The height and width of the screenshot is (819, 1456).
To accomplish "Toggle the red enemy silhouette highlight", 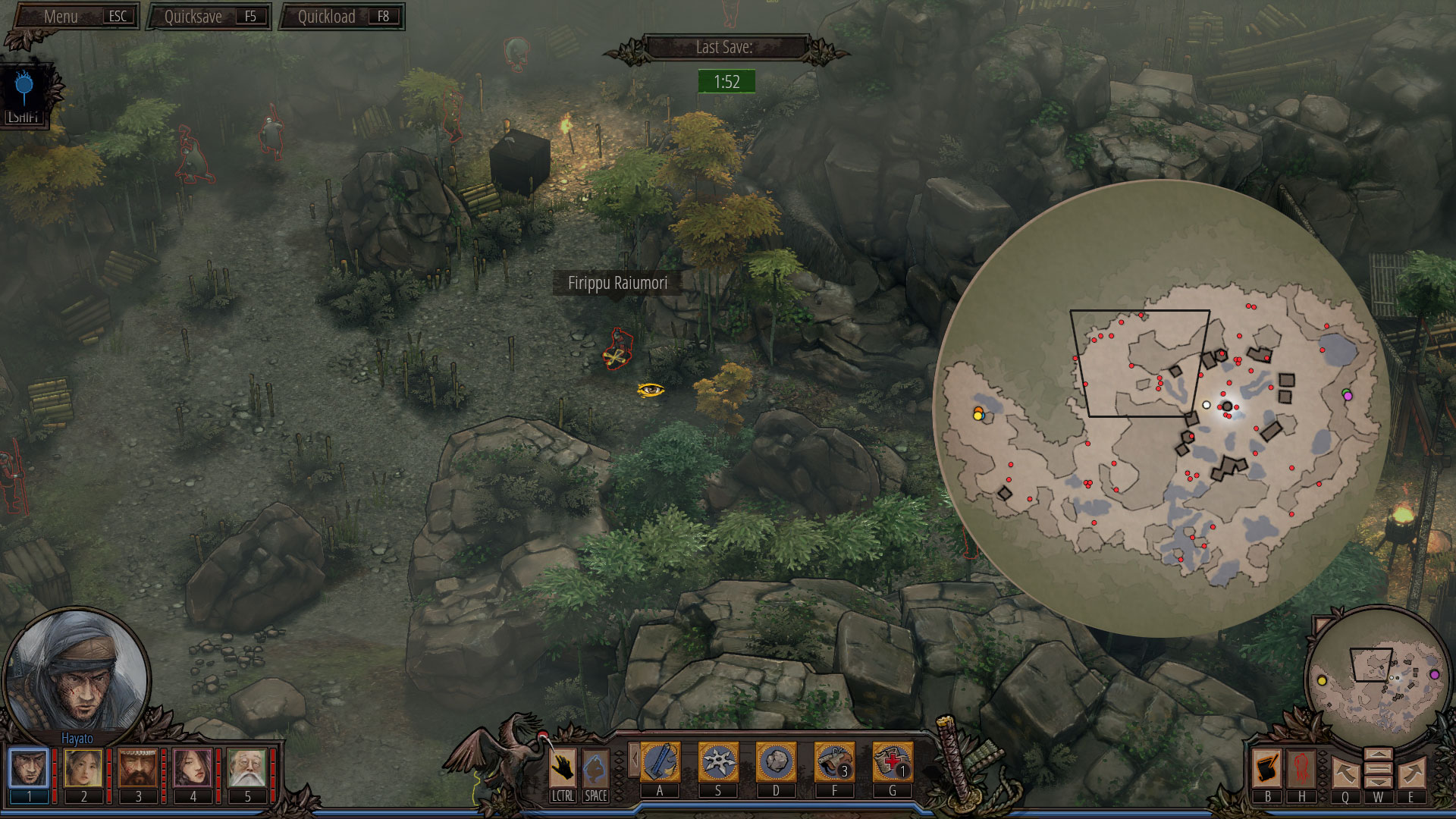I will coord(1302,768).
